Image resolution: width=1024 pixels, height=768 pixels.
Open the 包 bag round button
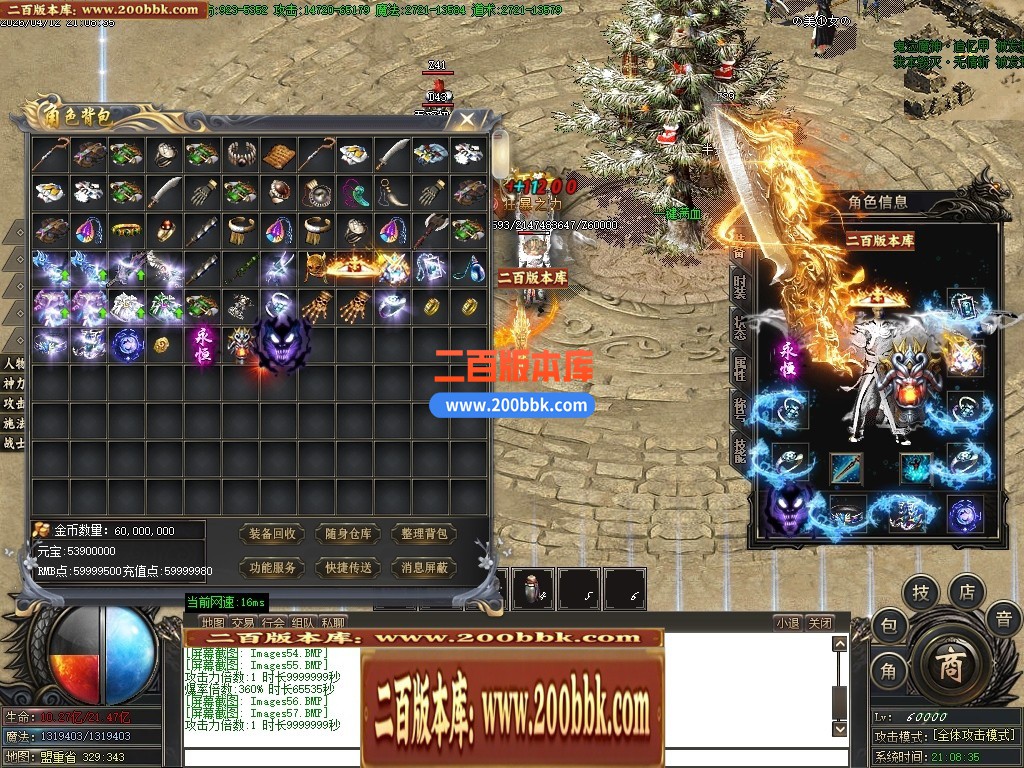pyautogui.click(x=888, y=626)
